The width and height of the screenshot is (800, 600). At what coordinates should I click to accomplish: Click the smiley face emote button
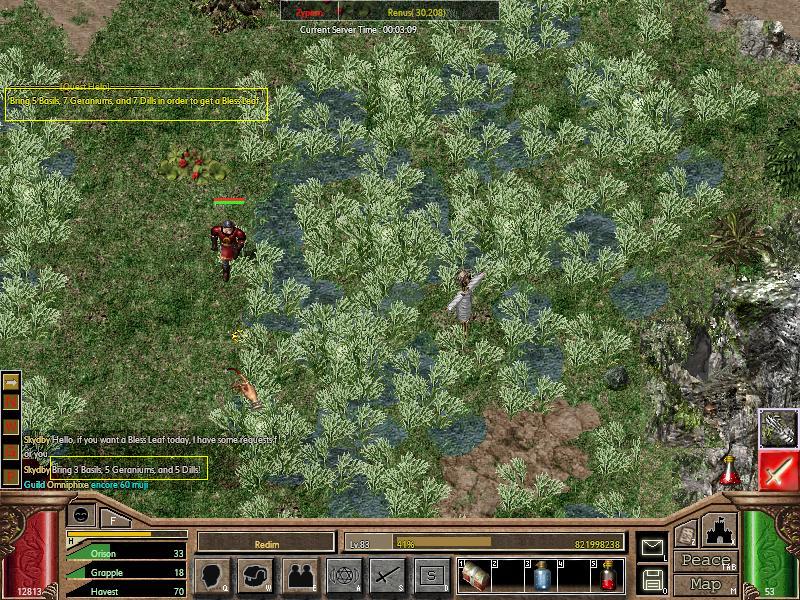pyautogui.click(x=81, y=515)
